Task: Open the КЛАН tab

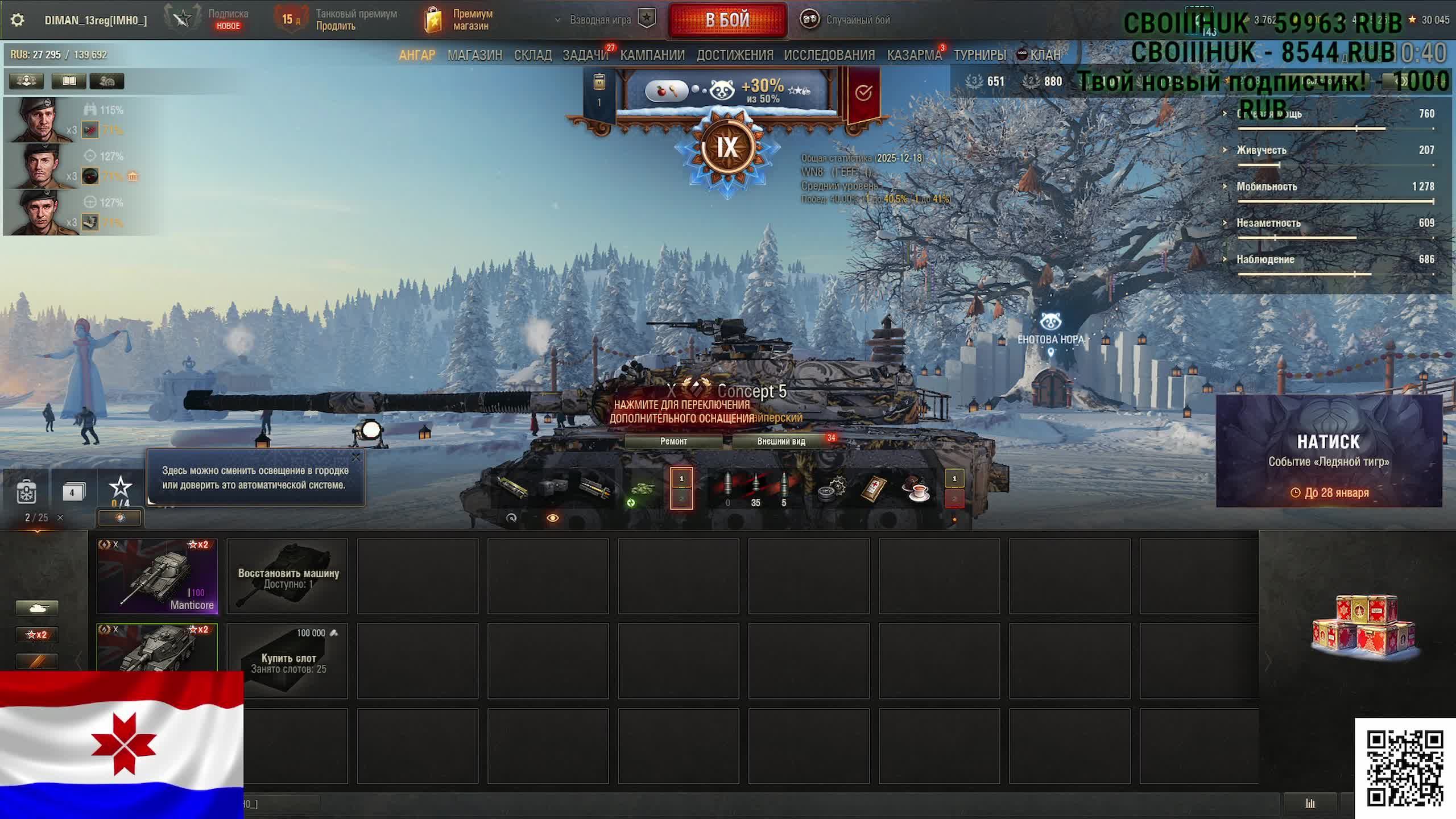Action: click(1044, 55)
